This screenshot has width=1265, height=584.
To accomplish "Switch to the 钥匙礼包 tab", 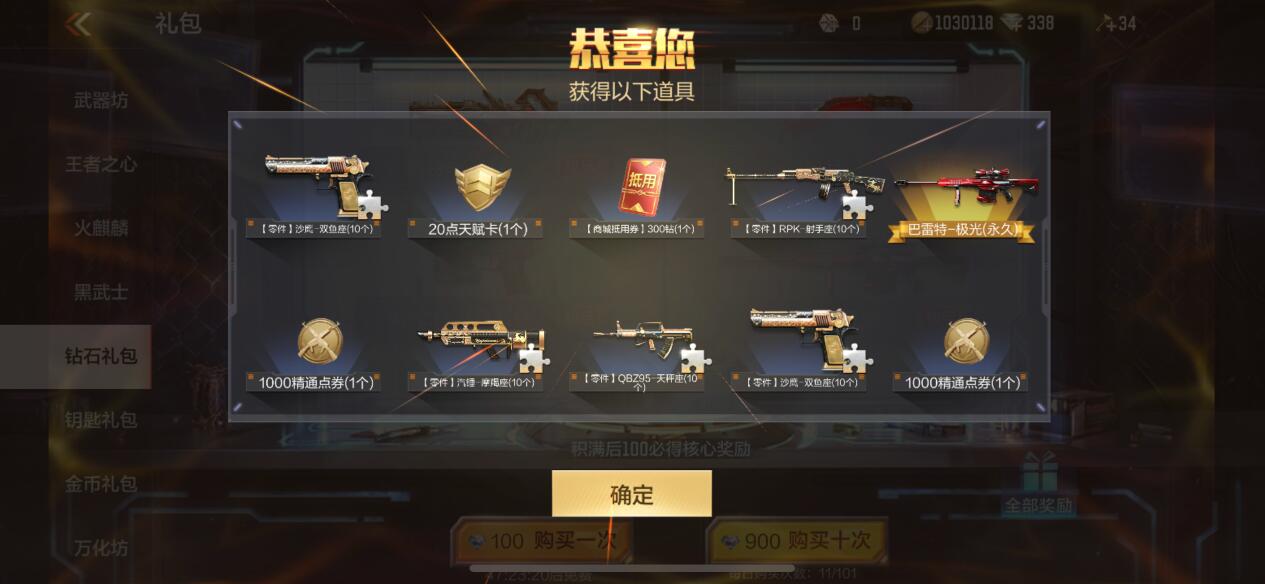I will click(100, 420).
